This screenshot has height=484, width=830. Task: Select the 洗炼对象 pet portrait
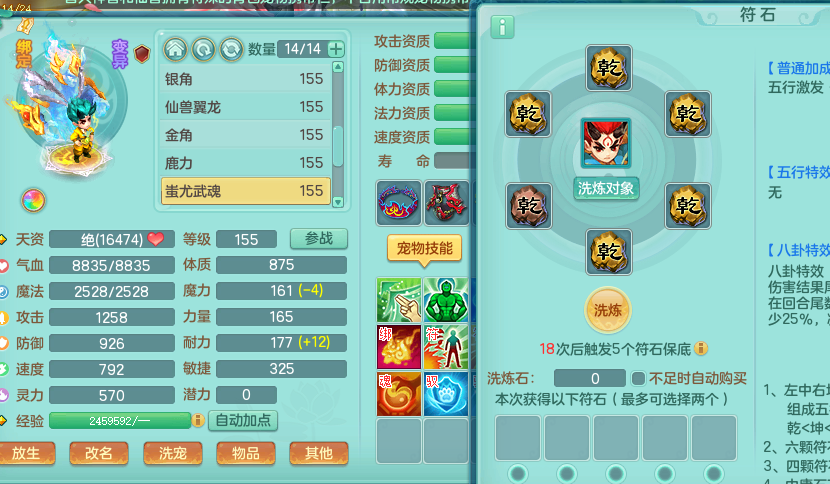[606, 145]
